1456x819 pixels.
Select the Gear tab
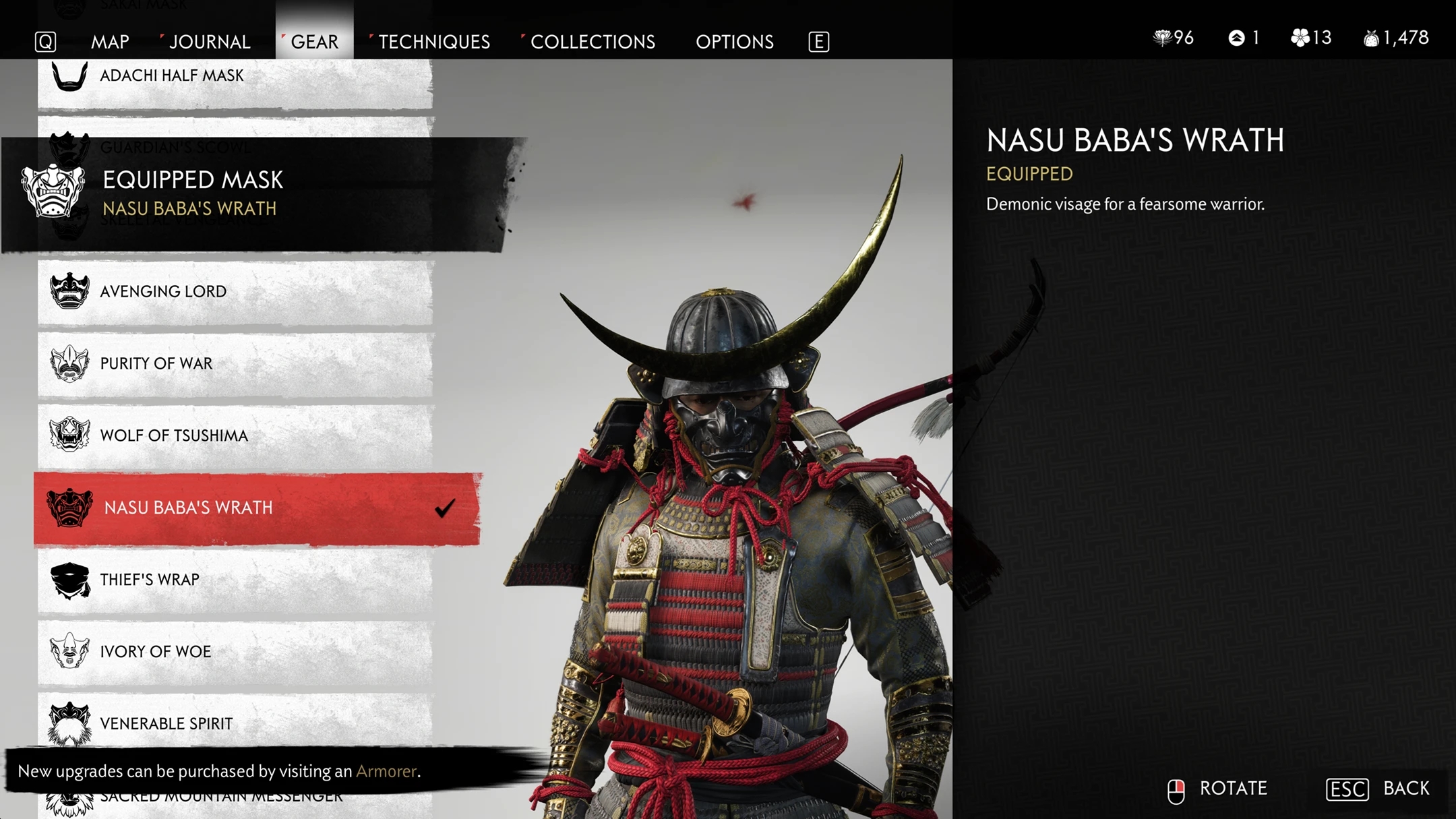314,42
